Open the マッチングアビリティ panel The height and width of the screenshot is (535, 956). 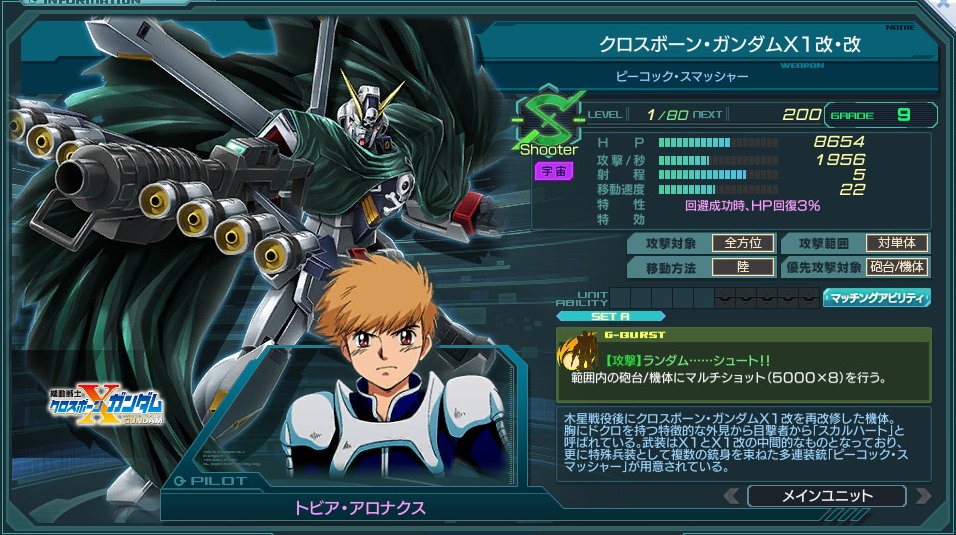click(x=876, y=298)
